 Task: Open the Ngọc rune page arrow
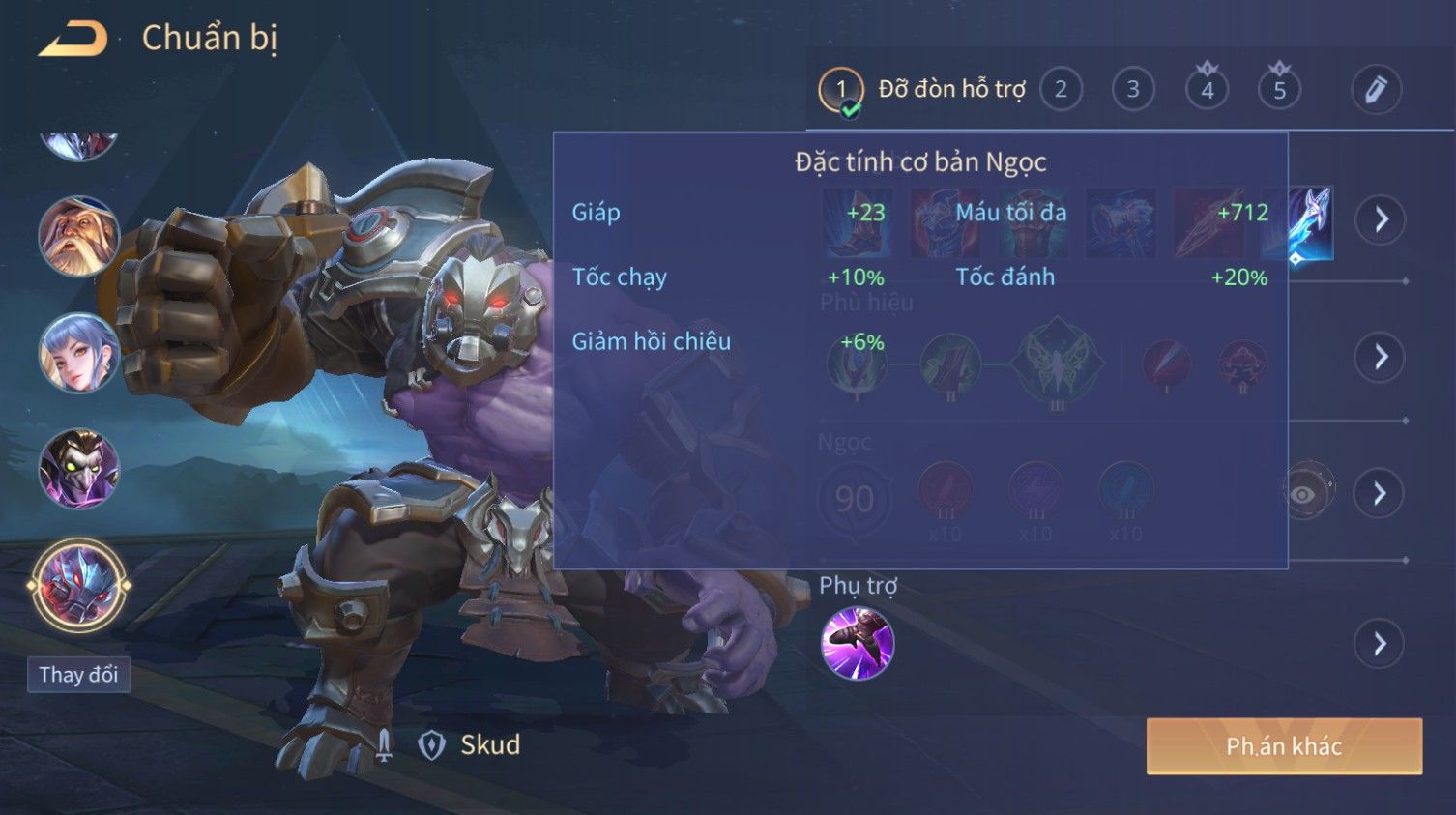1380,494
